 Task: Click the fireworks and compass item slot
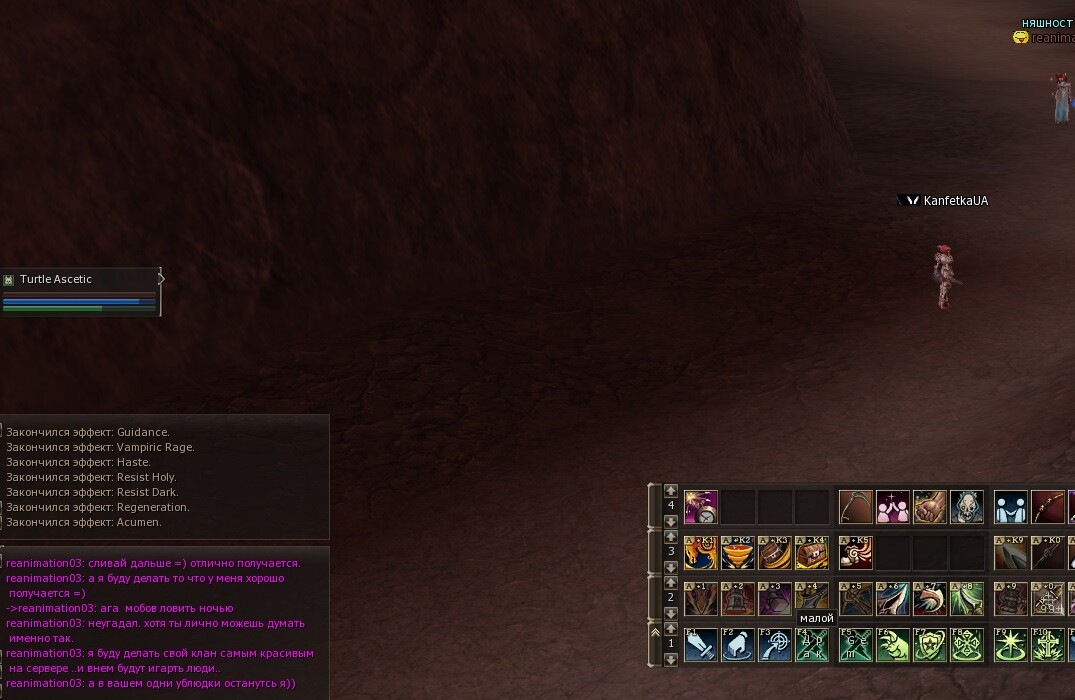(701, 507)
